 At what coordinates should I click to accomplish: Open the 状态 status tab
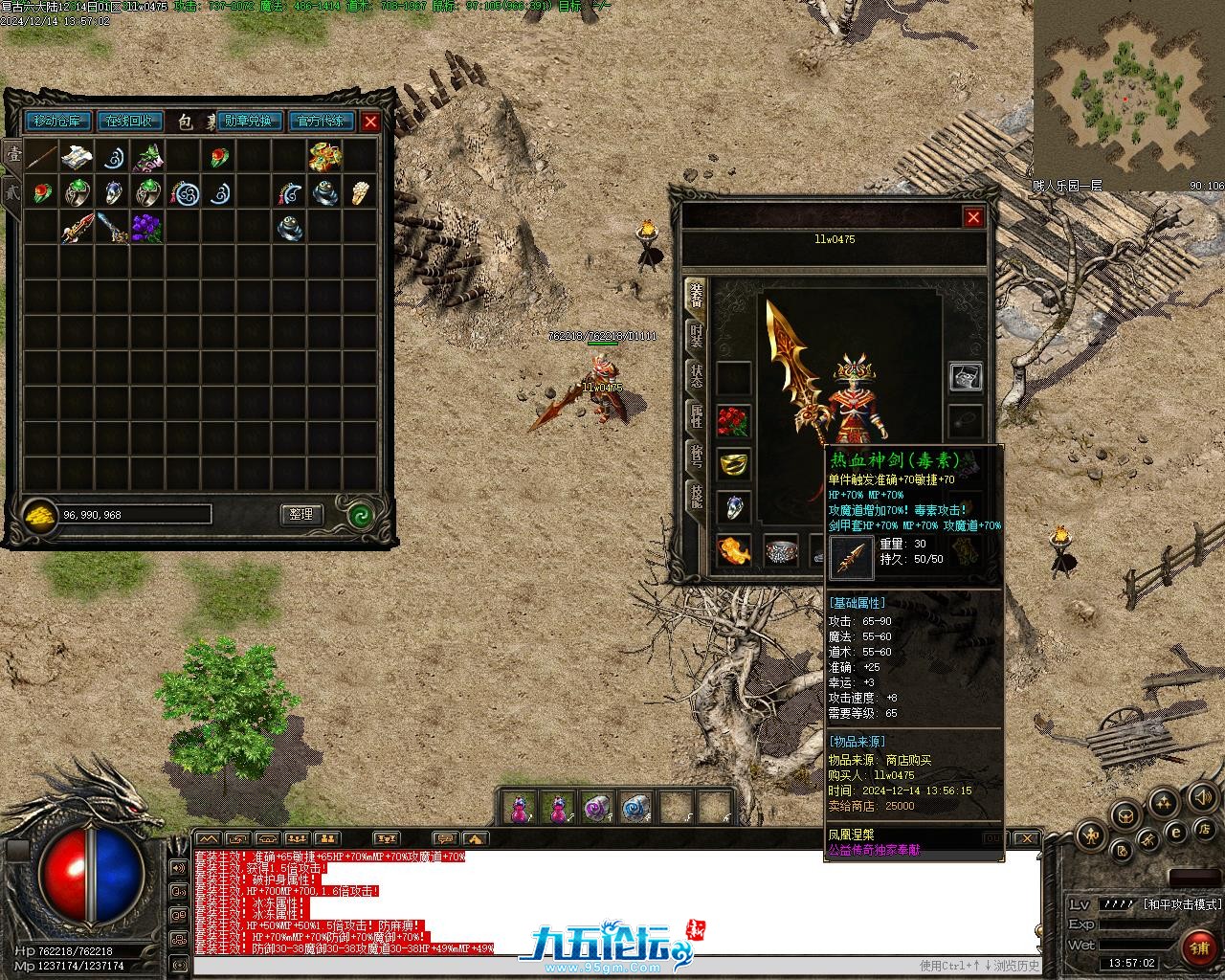[x=697, y=374]
